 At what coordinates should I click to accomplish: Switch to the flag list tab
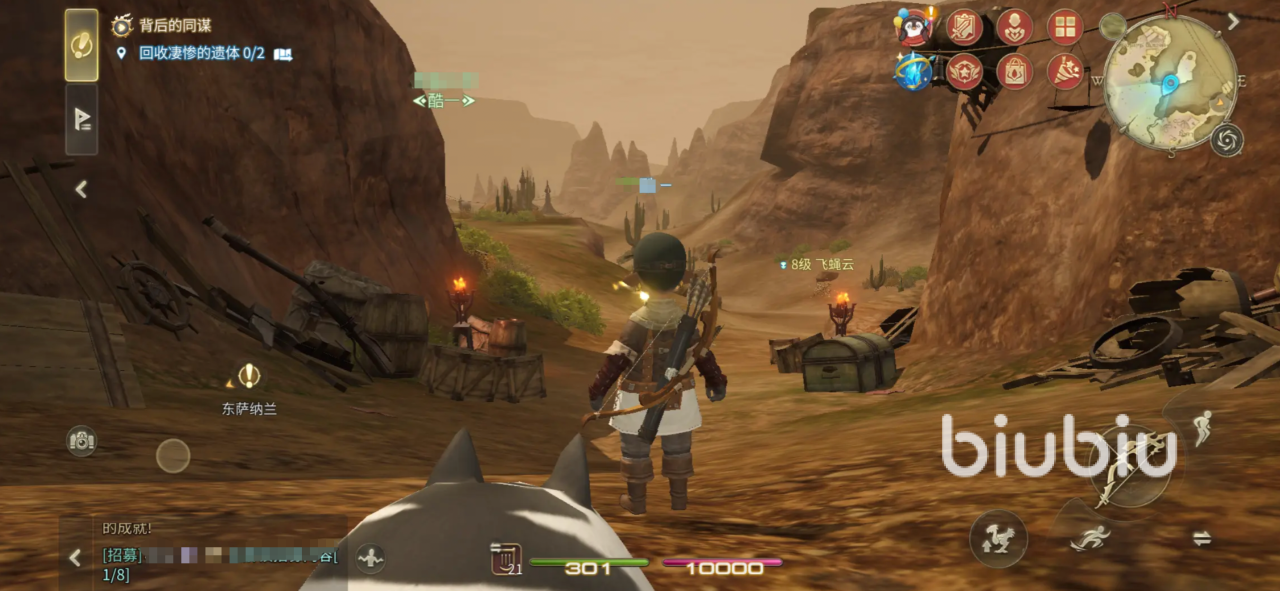click(x=81, y=120)
